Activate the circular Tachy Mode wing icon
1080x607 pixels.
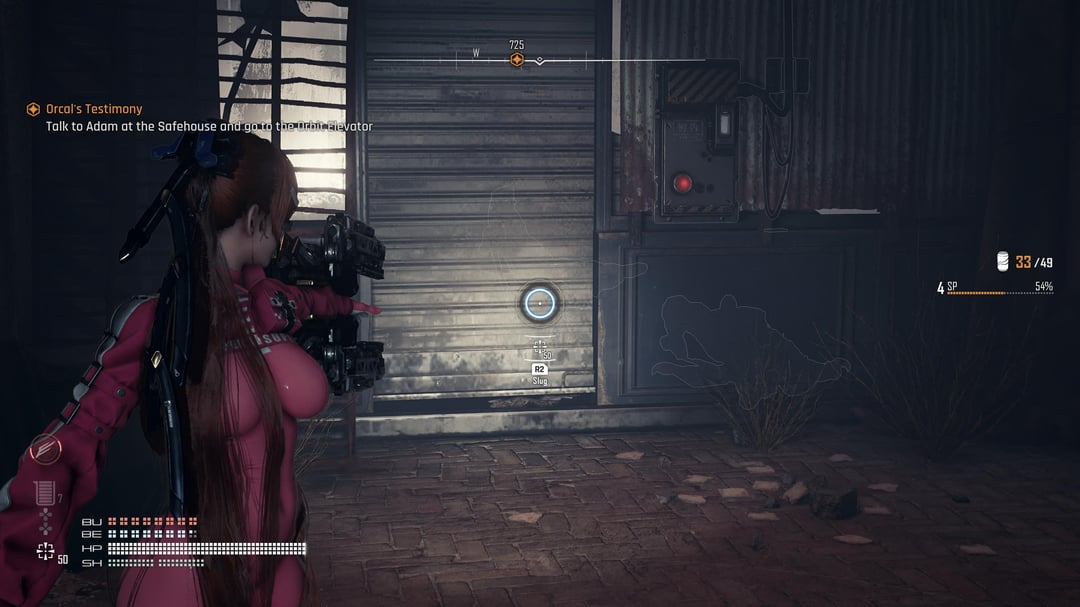45,449
